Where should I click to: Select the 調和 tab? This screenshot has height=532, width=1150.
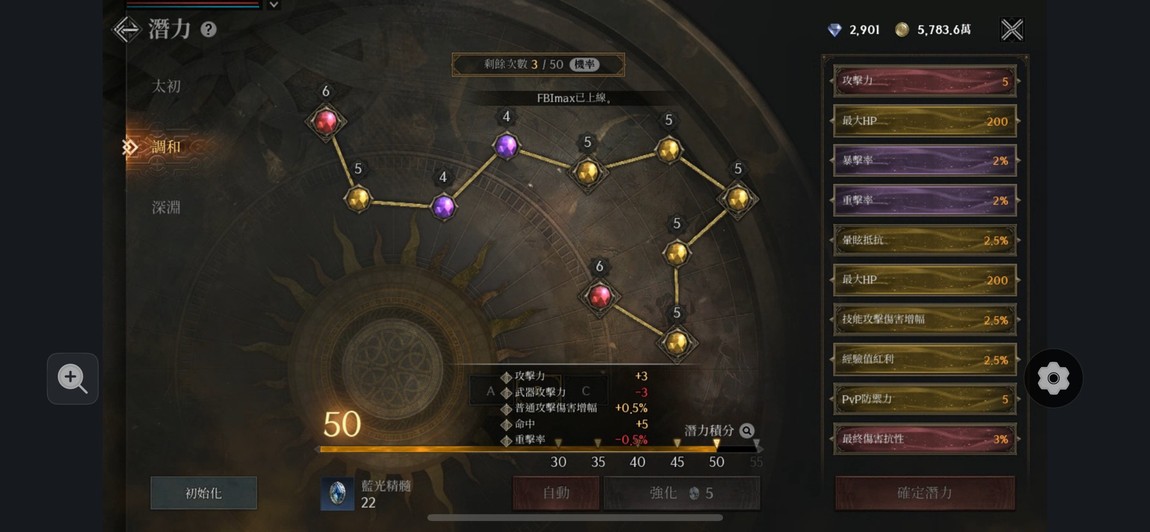pos(166,147)
